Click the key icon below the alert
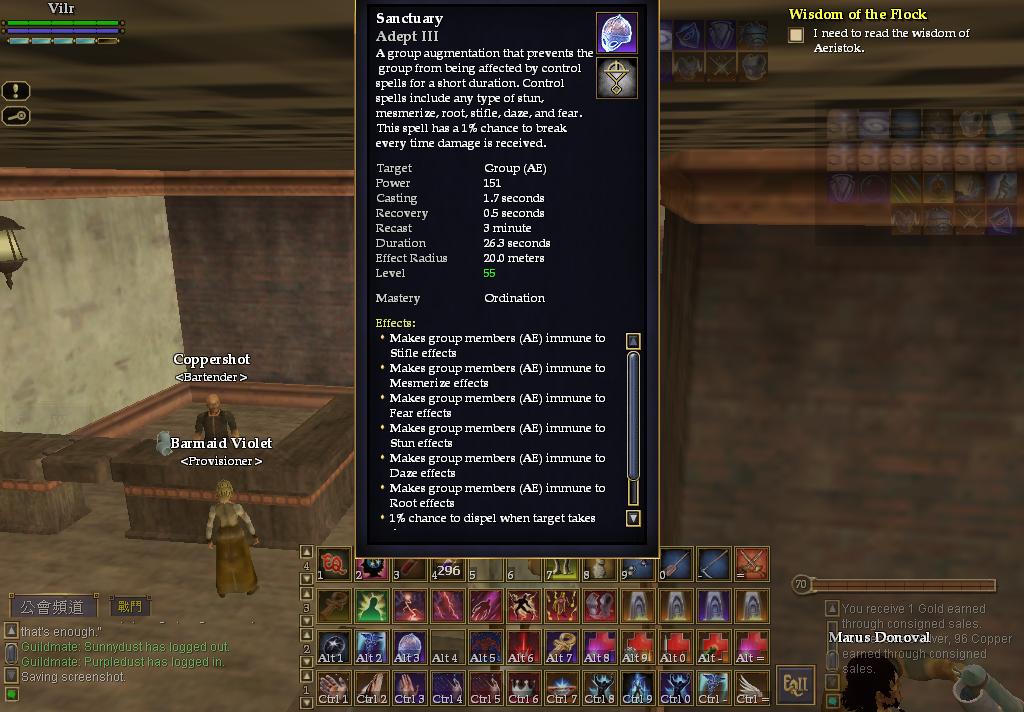 [x=16, y=116]
